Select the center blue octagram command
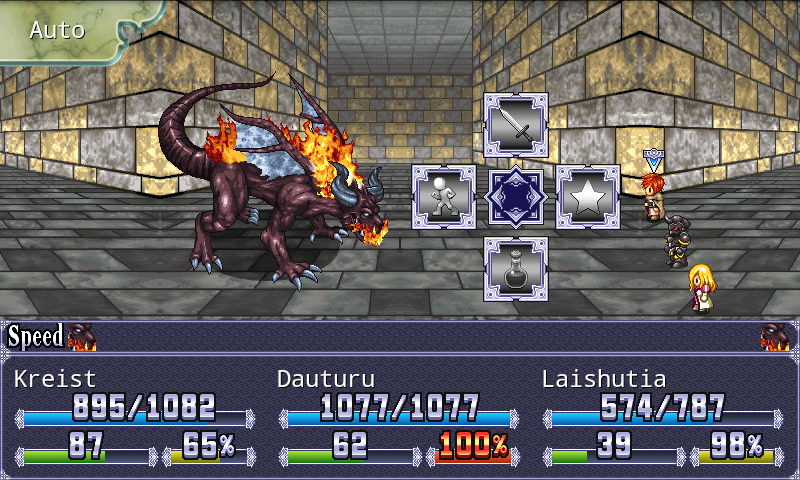The image size is (800, 480). pyautogui.click(x=516, y=197)
